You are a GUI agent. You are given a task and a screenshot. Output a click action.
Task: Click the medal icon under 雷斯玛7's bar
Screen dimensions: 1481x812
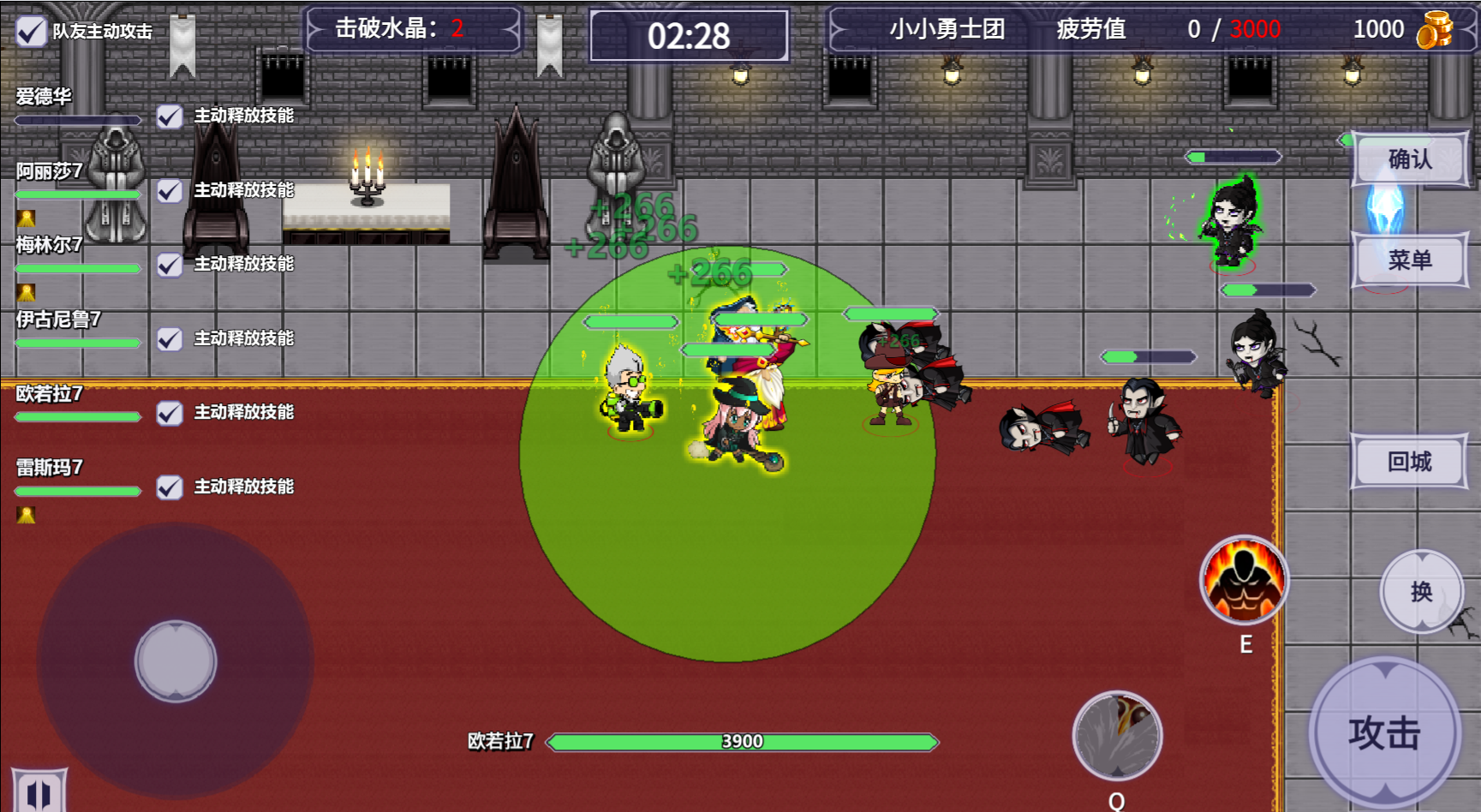[26, 513]
